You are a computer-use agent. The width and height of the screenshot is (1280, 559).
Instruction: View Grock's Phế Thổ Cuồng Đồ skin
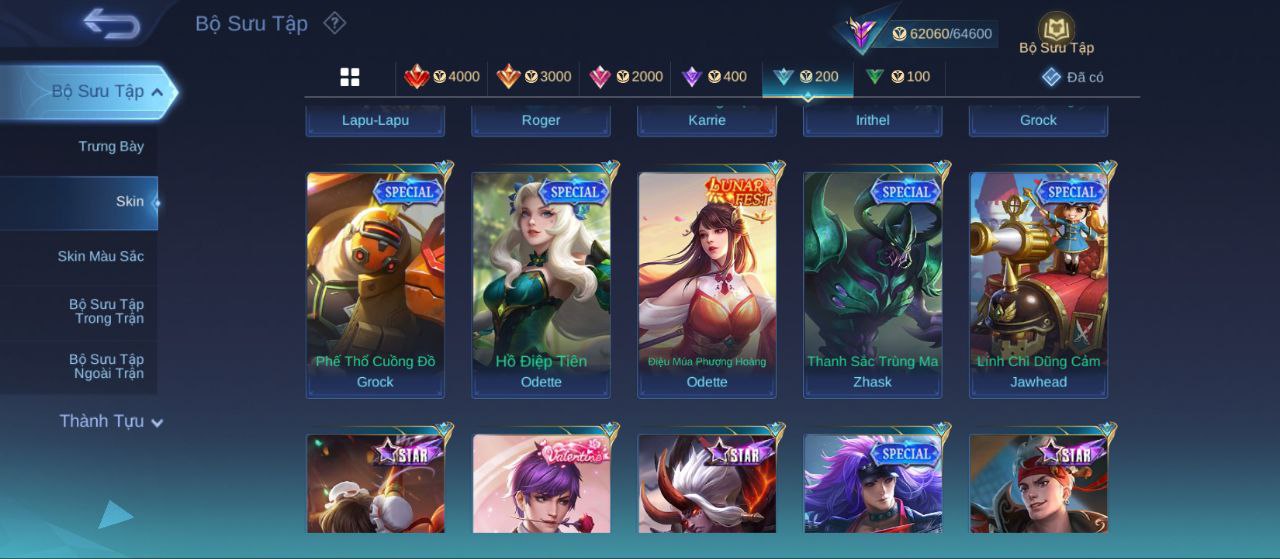[375, 284]
